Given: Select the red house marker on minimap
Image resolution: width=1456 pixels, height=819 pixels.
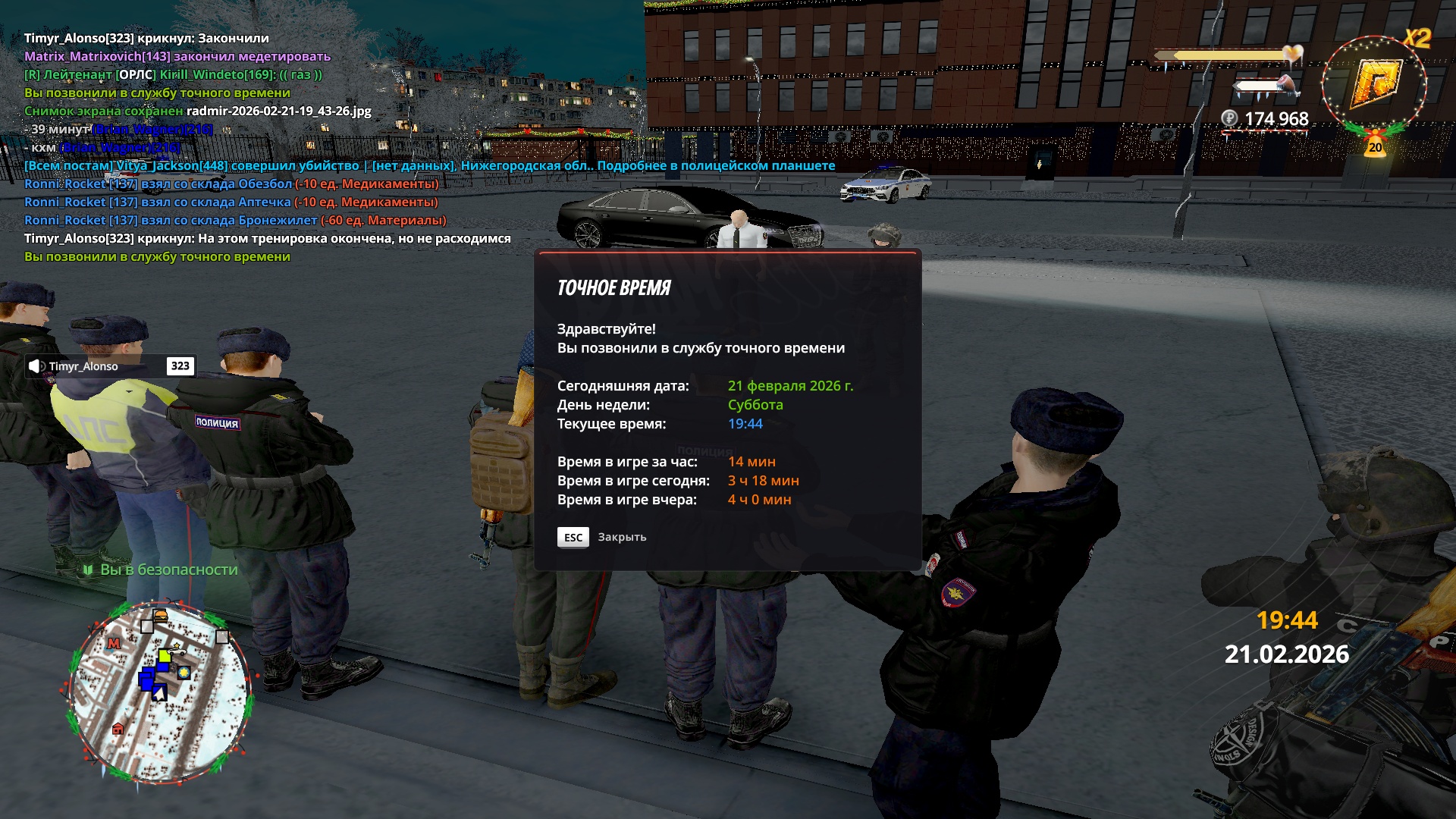Looking at the screenshot, I should point(118,729).
